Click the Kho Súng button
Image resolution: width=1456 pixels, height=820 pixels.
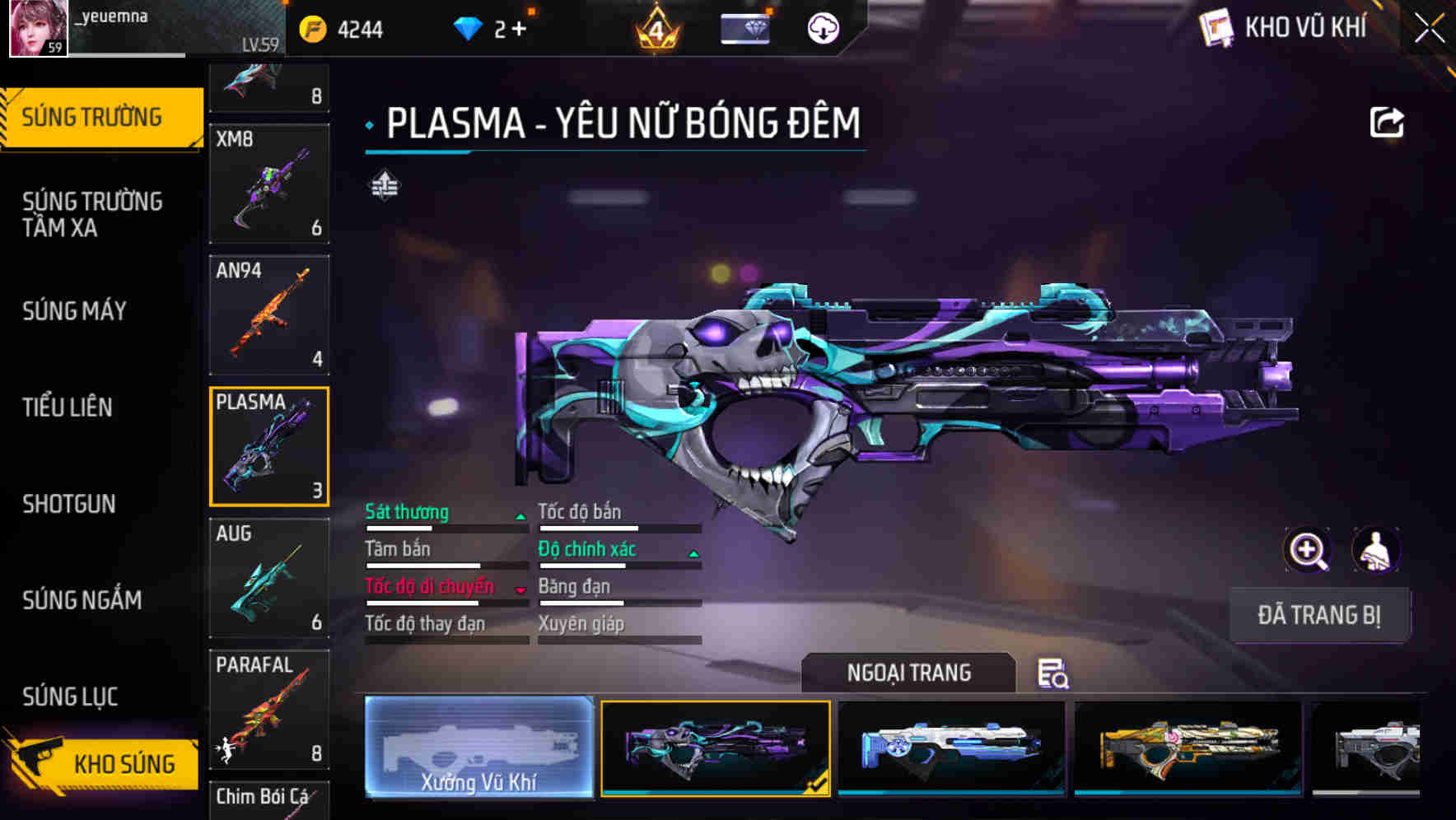[x=103, y=763]
